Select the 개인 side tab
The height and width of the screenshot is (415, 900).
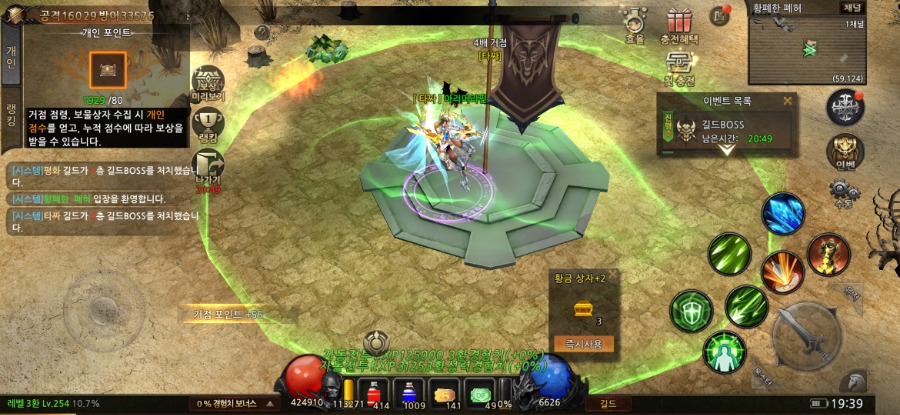[11, 57]
